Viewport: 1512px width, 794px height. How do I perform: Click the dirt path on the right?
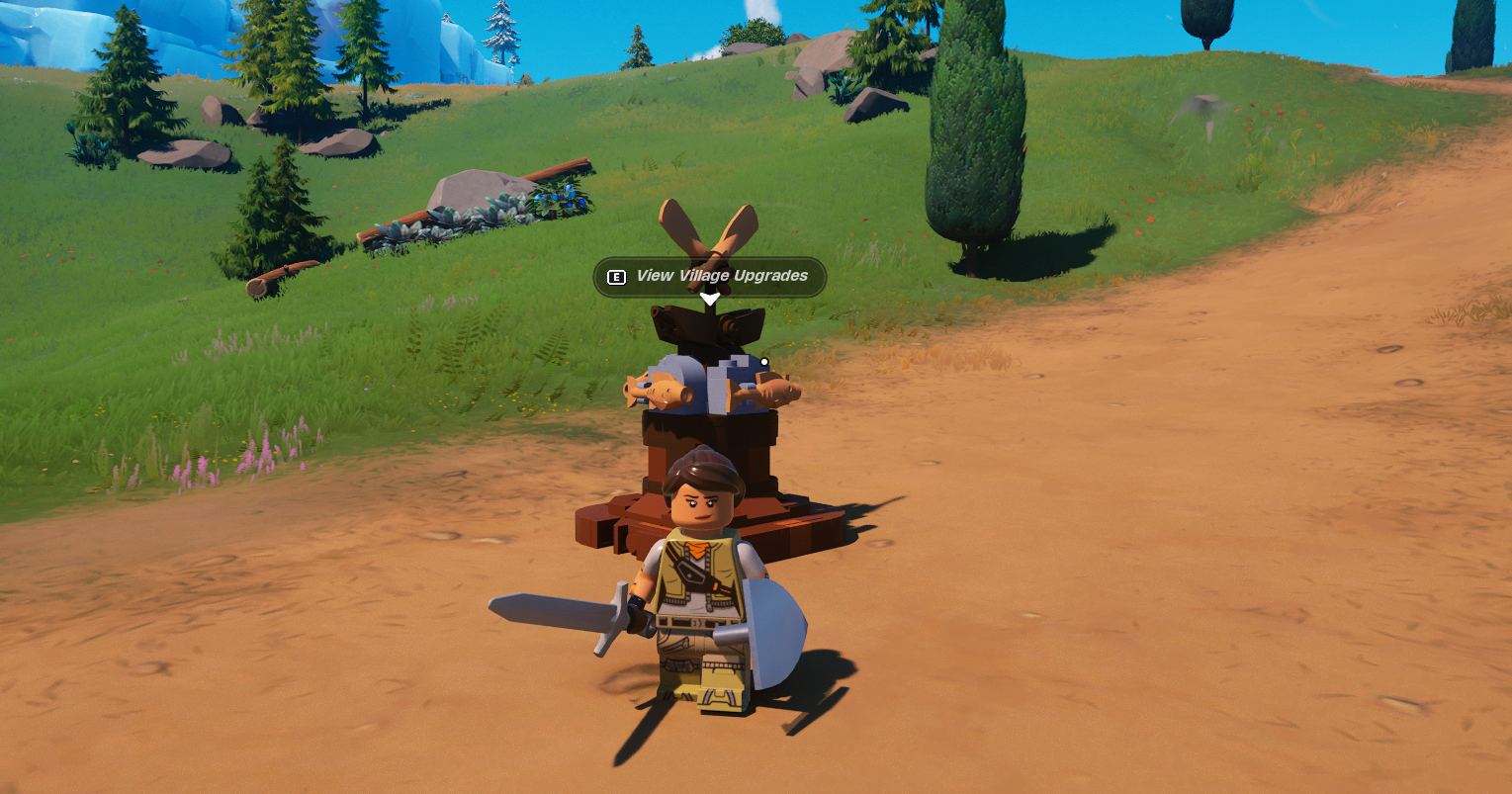1286,396
